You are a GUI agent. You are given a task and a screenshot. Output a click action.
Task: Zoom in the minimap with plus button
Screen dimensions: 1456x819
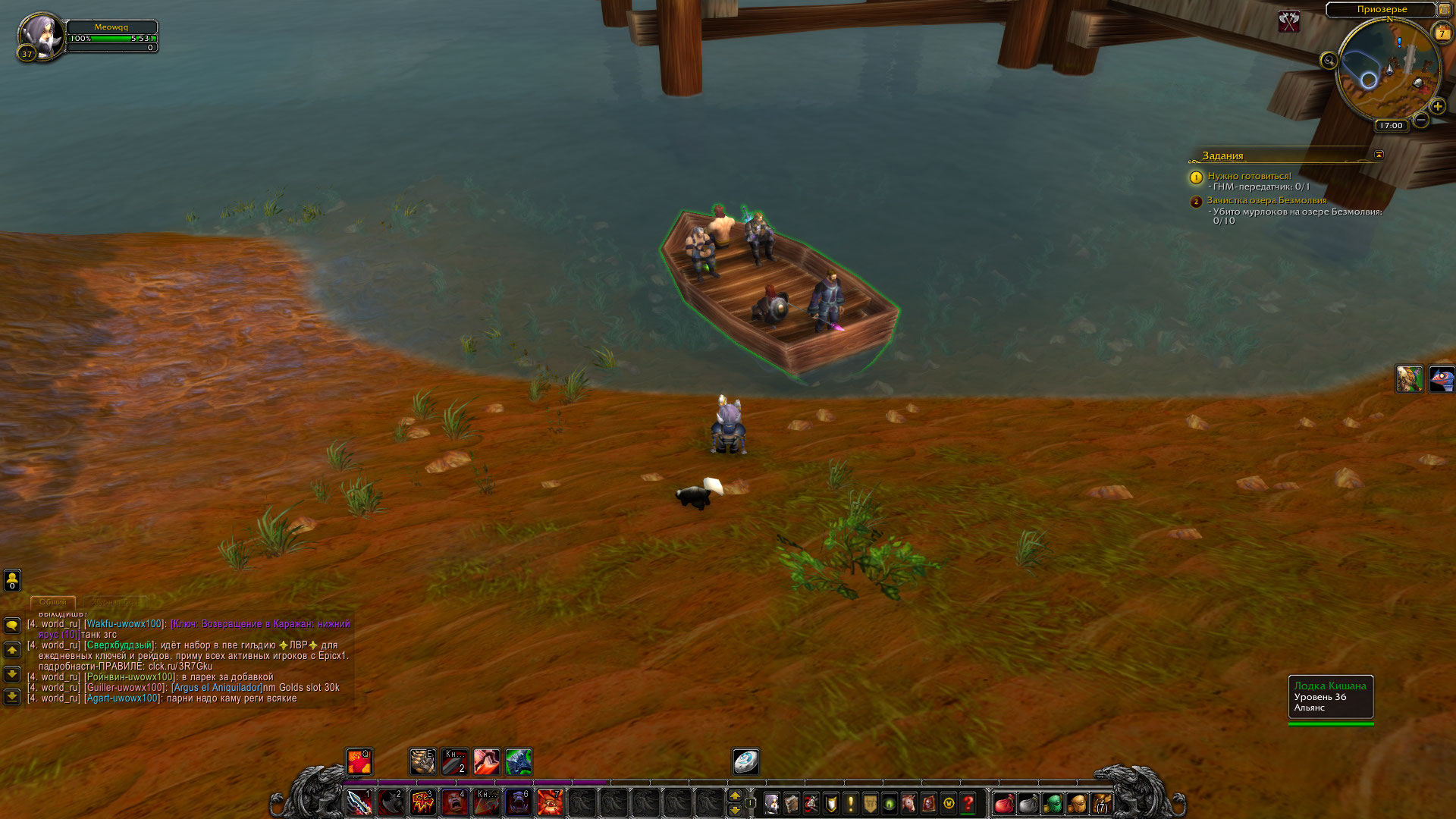click(1437, 106)
